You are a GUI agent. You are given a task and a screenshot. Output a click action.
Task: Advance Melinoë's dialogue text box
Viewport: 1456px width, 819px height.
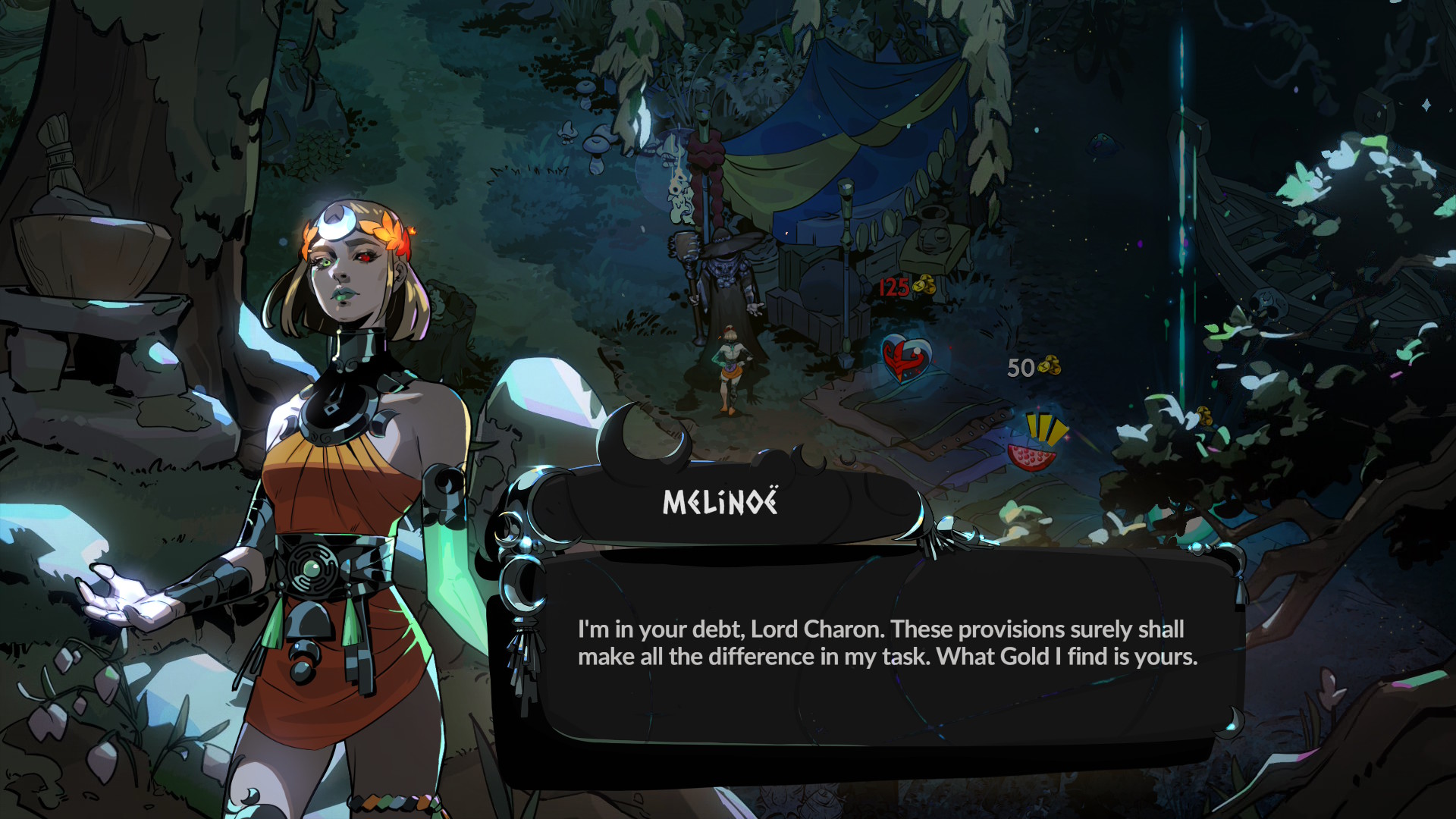coord(887,645)
